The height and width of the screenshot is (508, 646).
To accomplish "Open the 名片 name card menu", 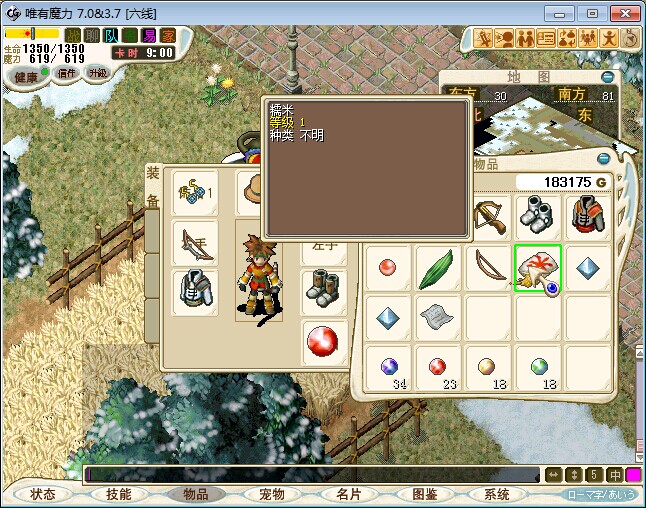I will tap(347, 494).
